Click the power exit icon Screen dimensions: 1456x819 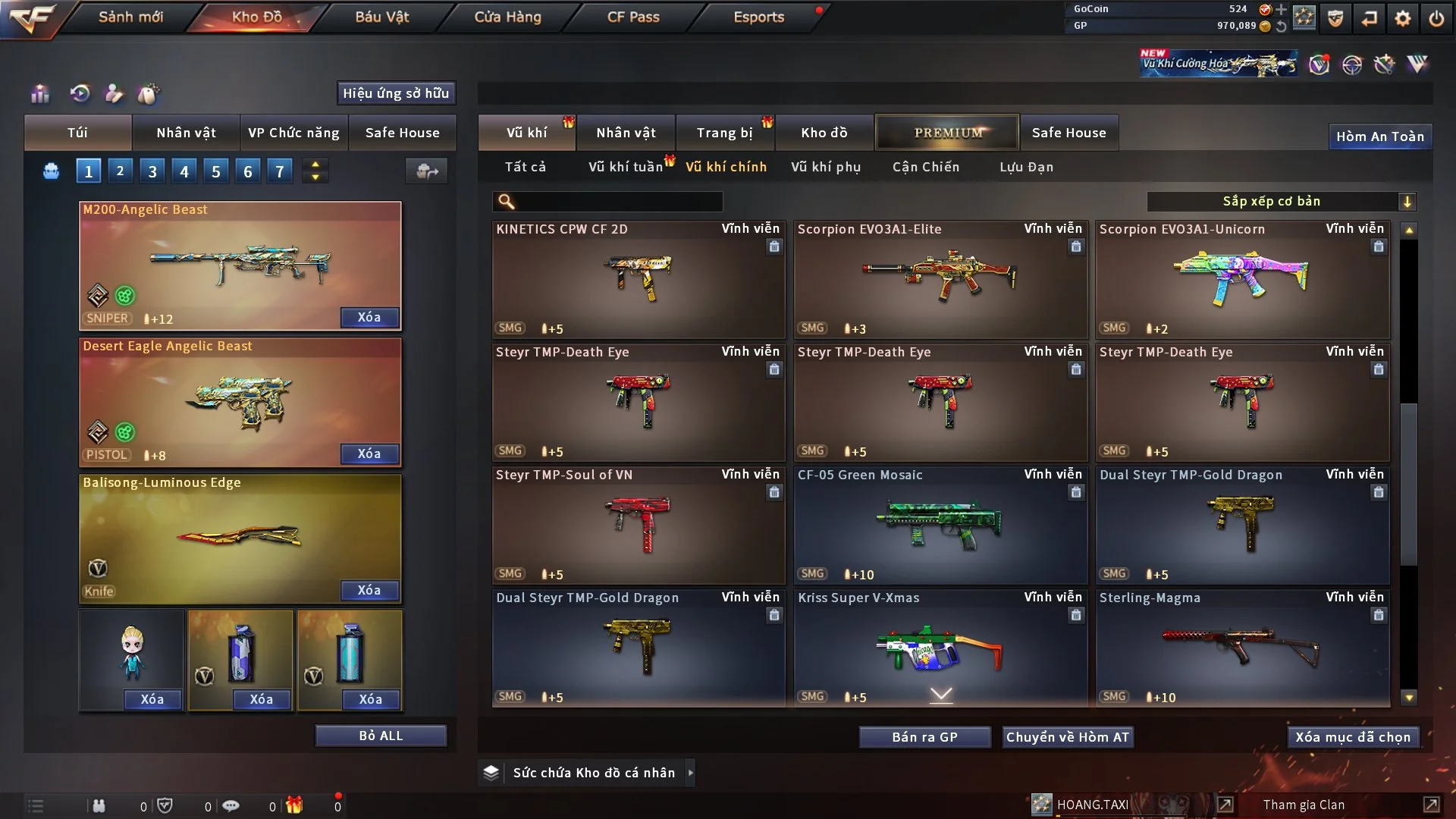[x=1436, y=18]
